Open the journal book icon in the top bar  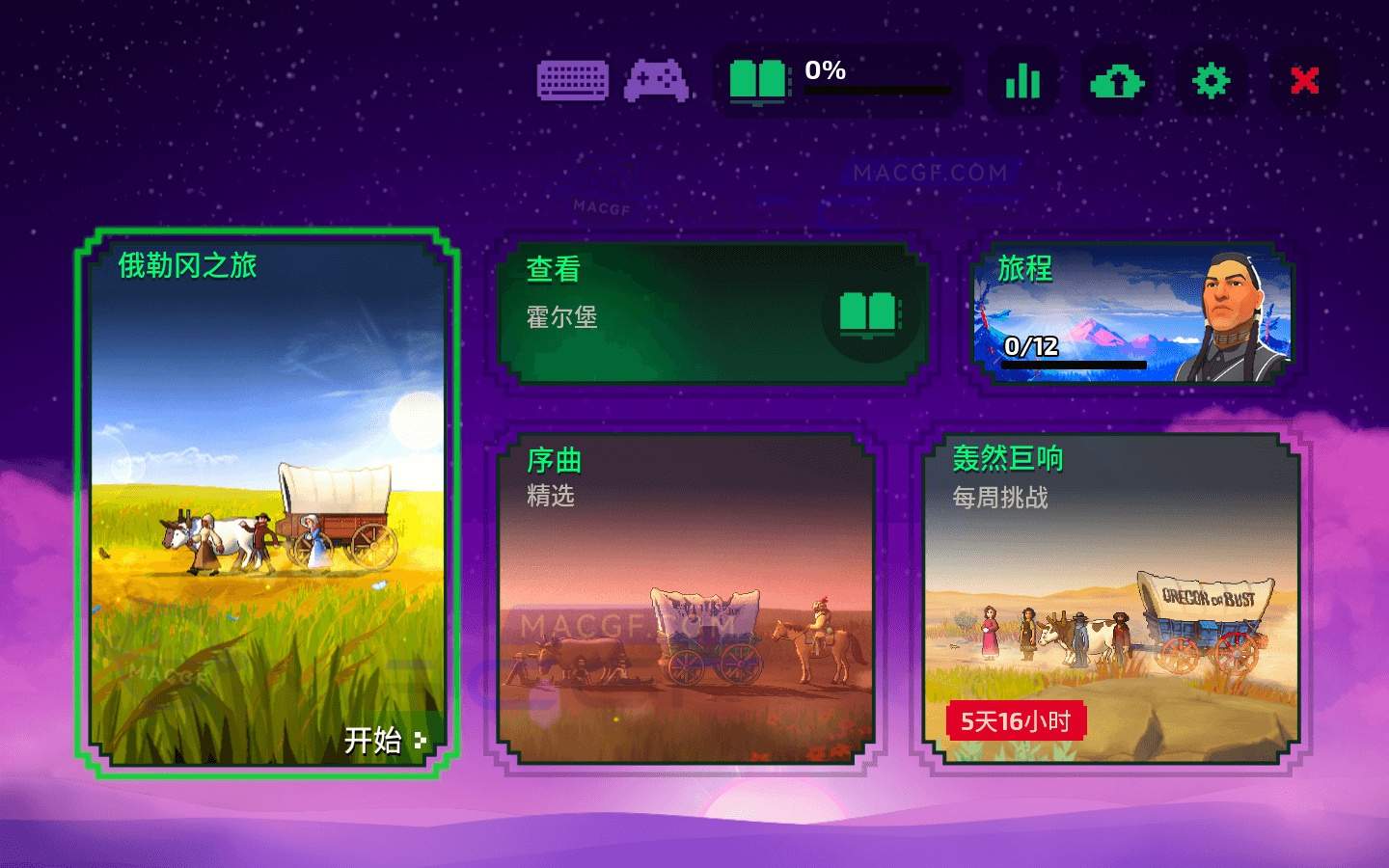[x=757, y=82]
